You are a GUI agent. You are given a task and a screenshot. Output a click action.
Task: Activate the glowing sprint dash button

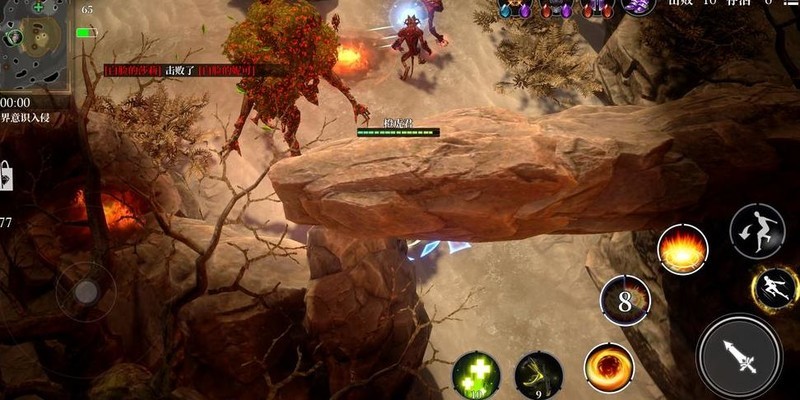(774, 290)
